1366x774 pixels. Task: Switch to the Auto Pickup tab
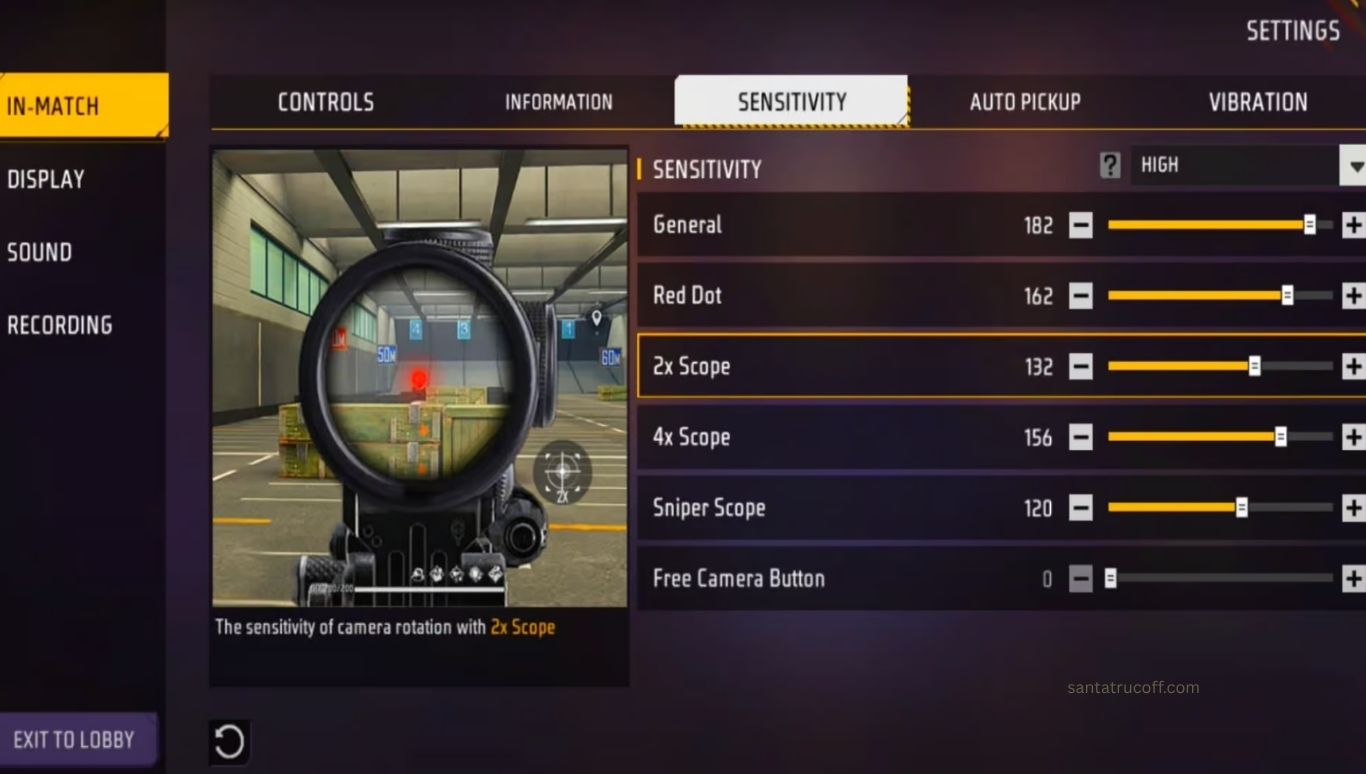click(x=1025, y=102)
